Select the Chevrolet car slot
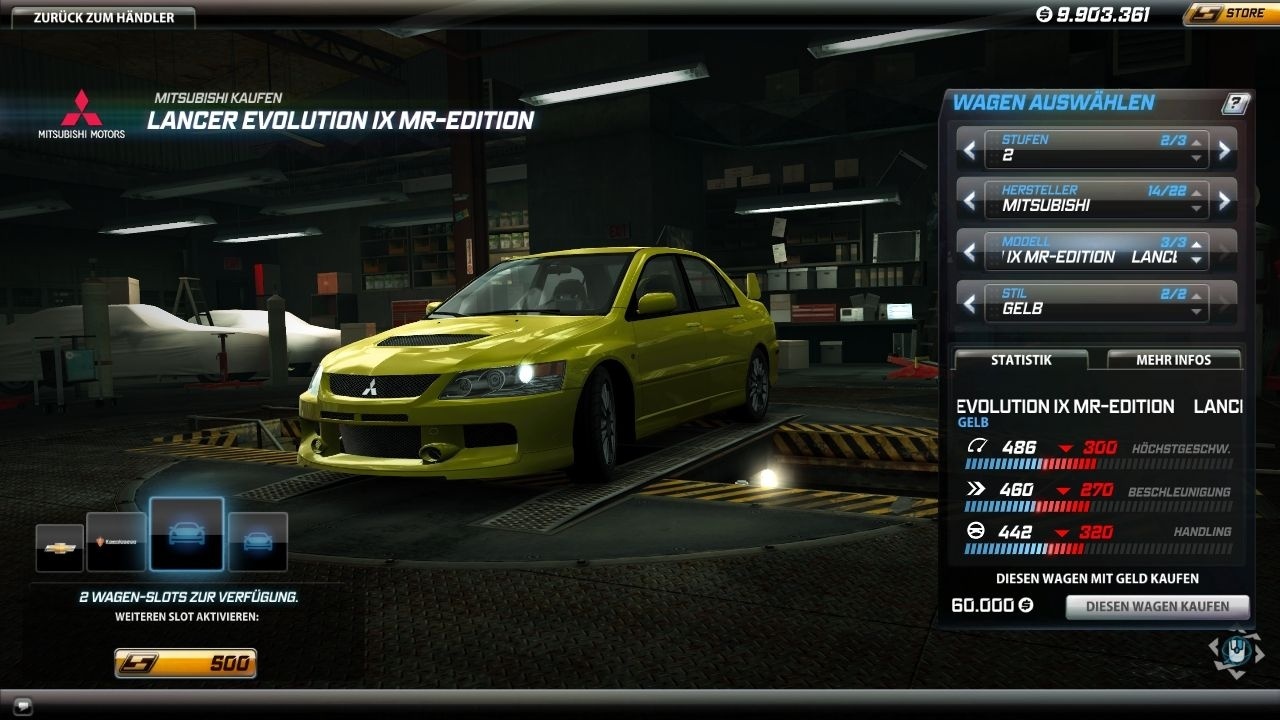Viewport: 1280px width, 720px height. pyautogui.click(x=59, y=546)
